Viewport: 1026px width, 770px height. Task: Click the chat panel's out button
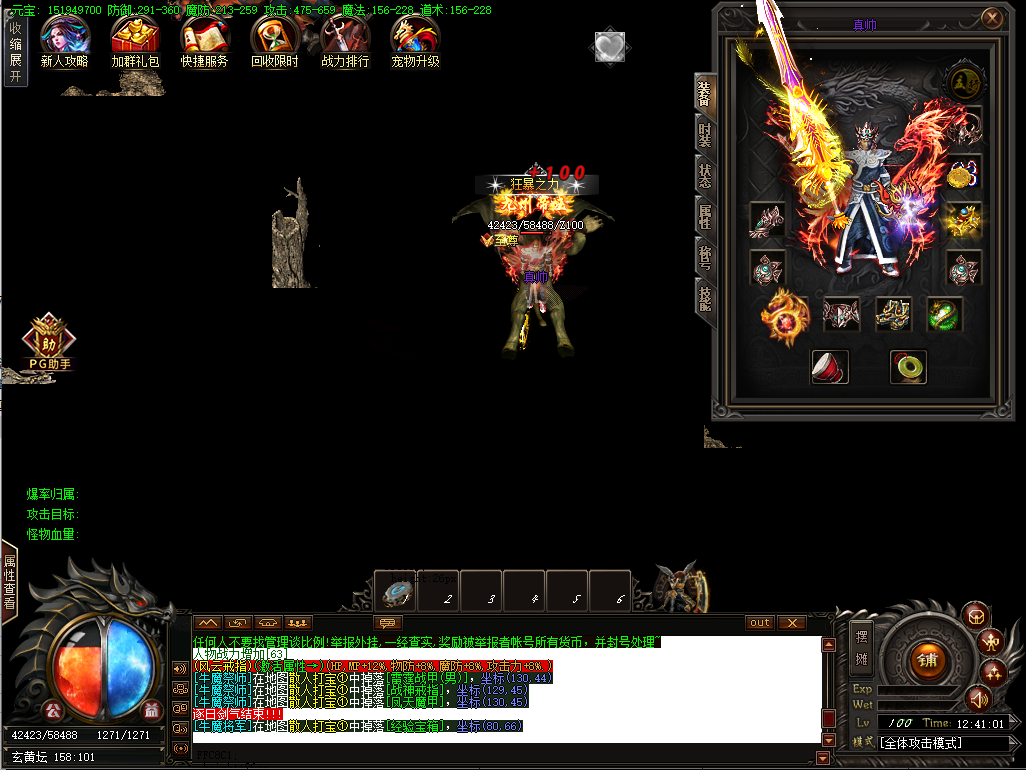point(760,623)
